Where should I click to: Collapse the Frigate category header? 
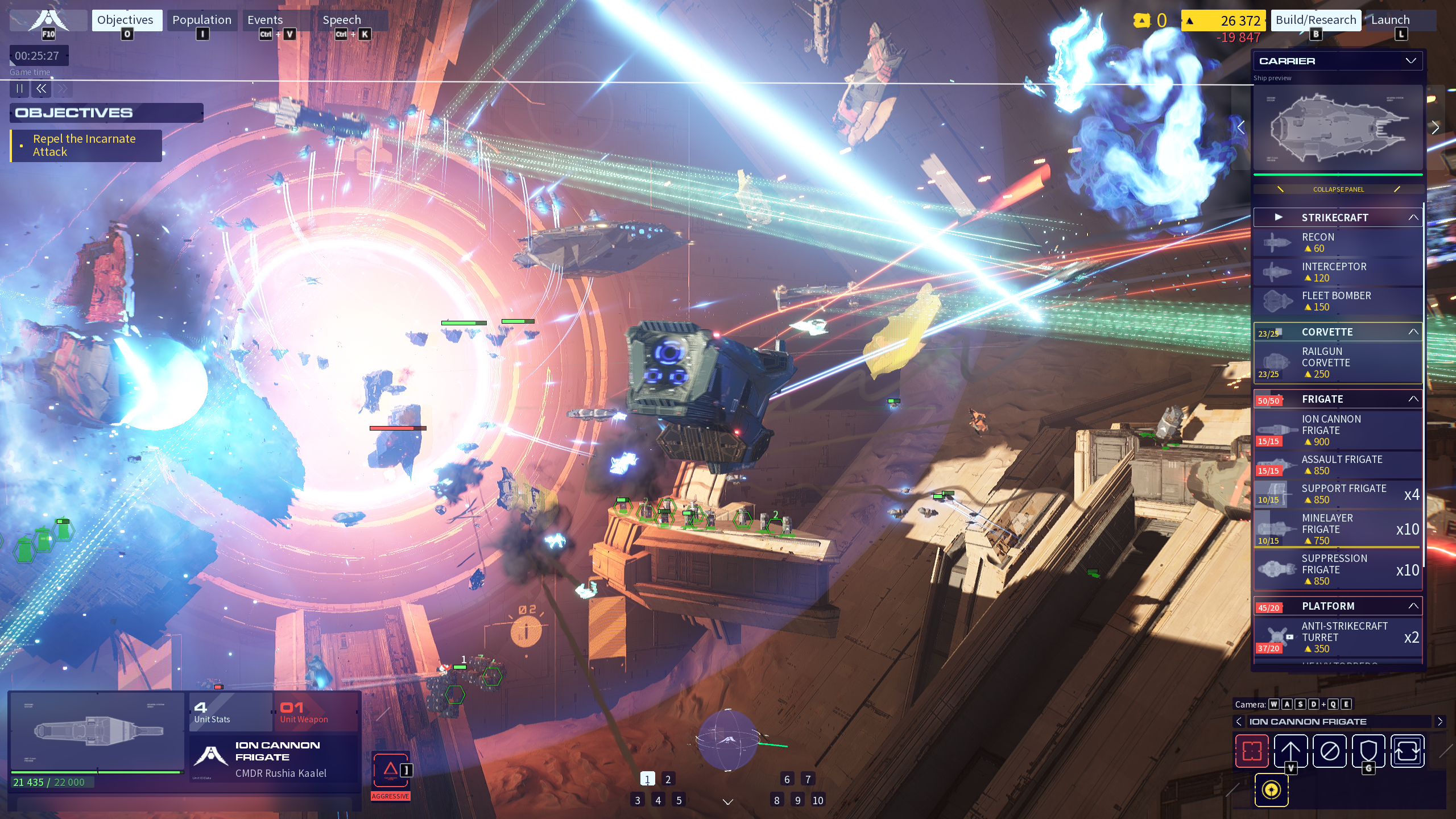point(1413,399)
